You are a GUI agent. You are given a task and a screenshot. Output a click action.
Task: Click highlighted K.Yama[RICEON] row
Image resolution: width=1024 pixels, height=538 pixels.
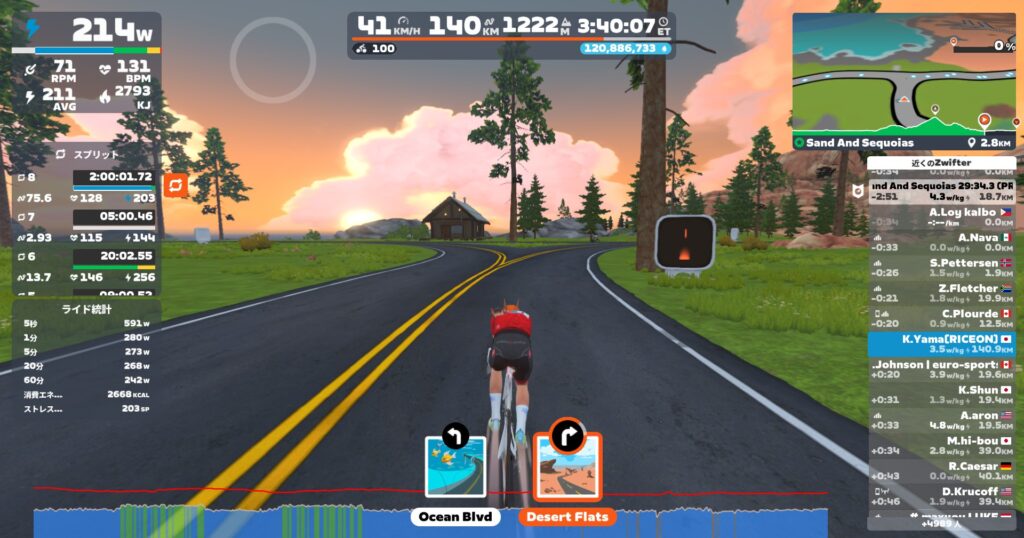940,344
